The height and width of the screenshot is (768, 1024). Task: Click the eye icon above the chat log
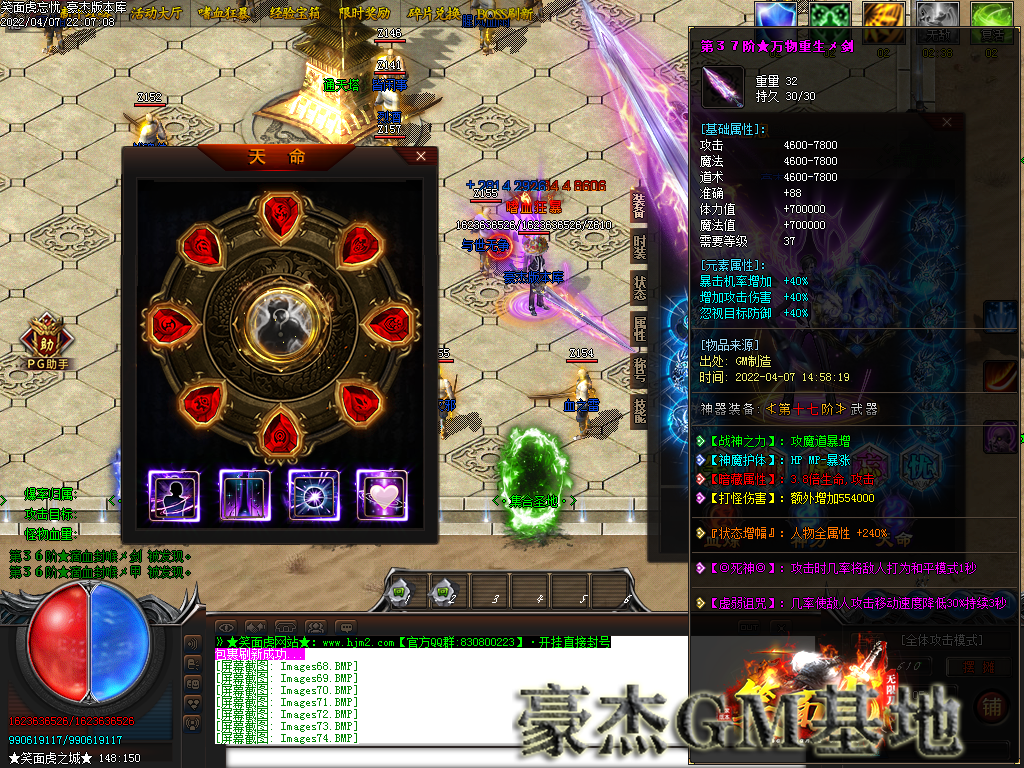pos(226,628)
